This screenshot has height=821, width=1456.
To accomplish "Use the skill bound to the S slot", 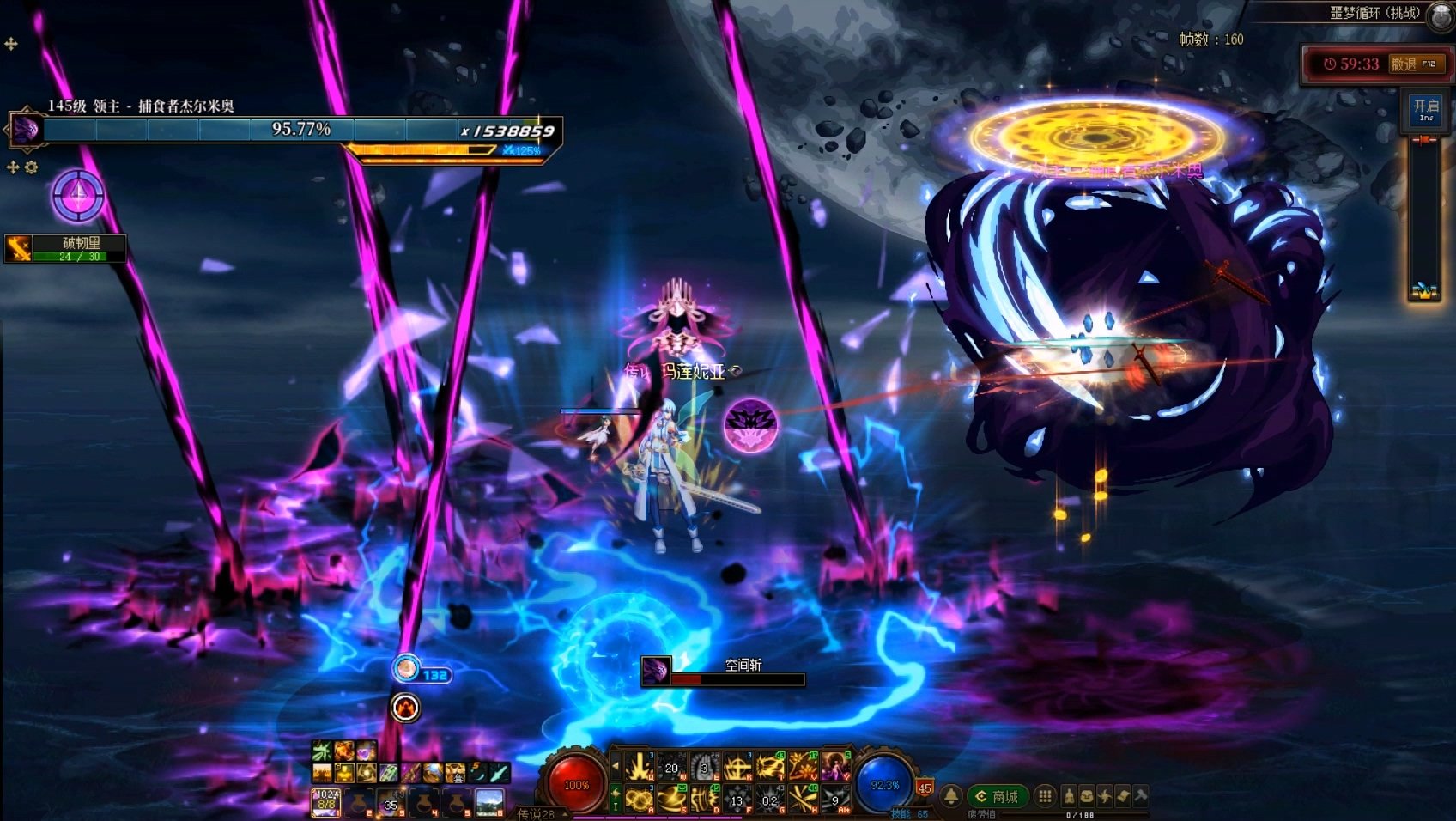I will click(671, 800).
